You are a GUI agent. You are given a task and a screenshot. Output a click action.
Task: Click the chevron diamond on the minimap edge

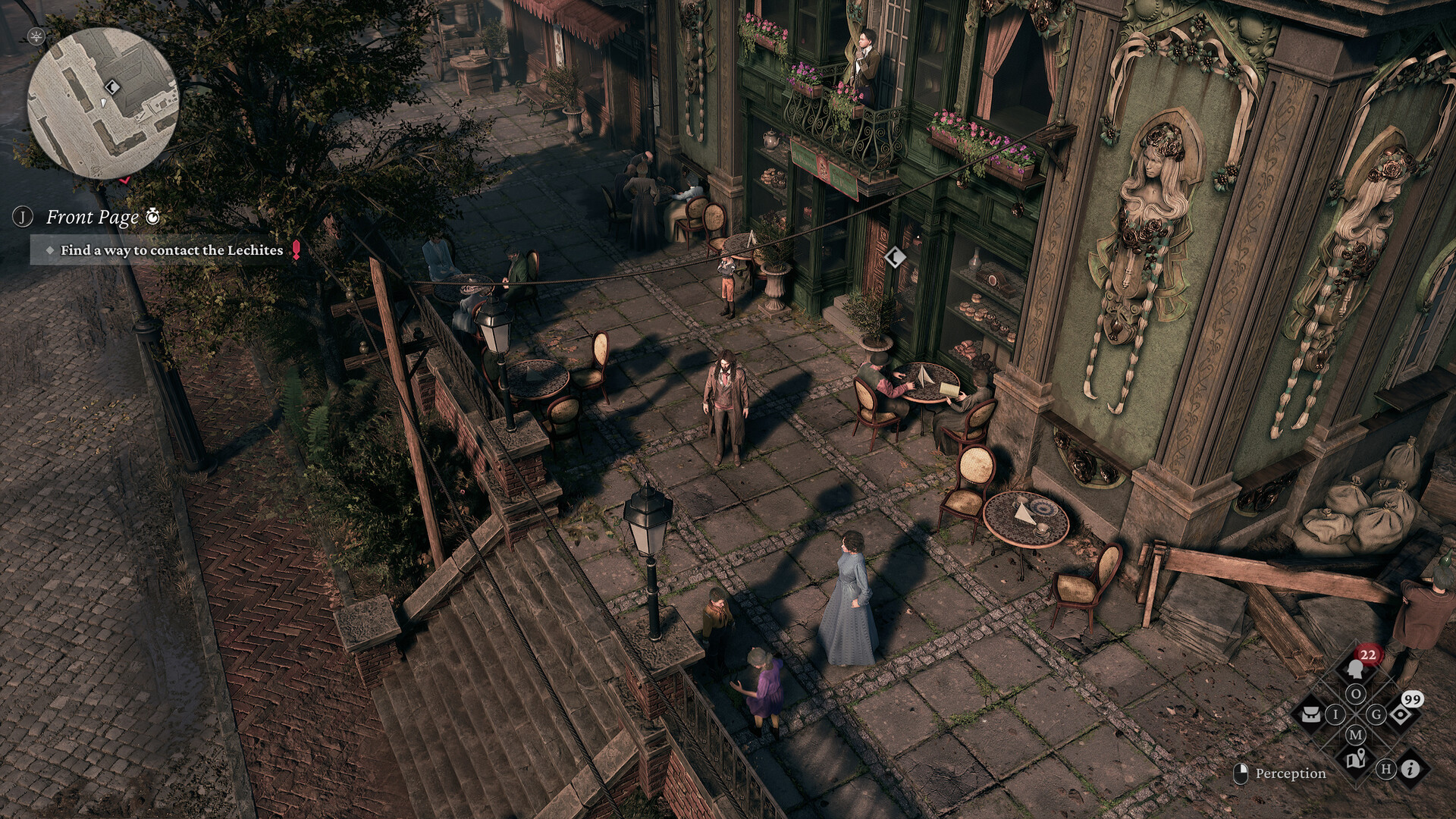[112, 87]
